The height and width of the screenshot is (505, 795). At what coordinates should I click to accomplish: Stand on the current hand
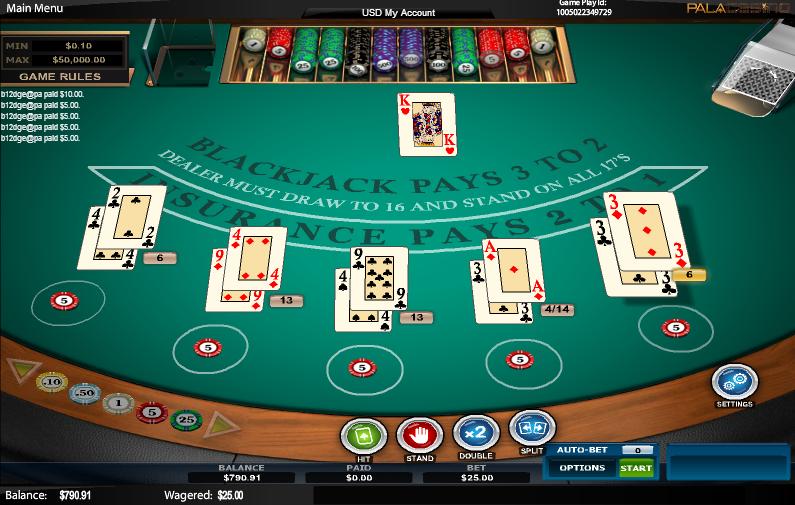coord(419,436)
